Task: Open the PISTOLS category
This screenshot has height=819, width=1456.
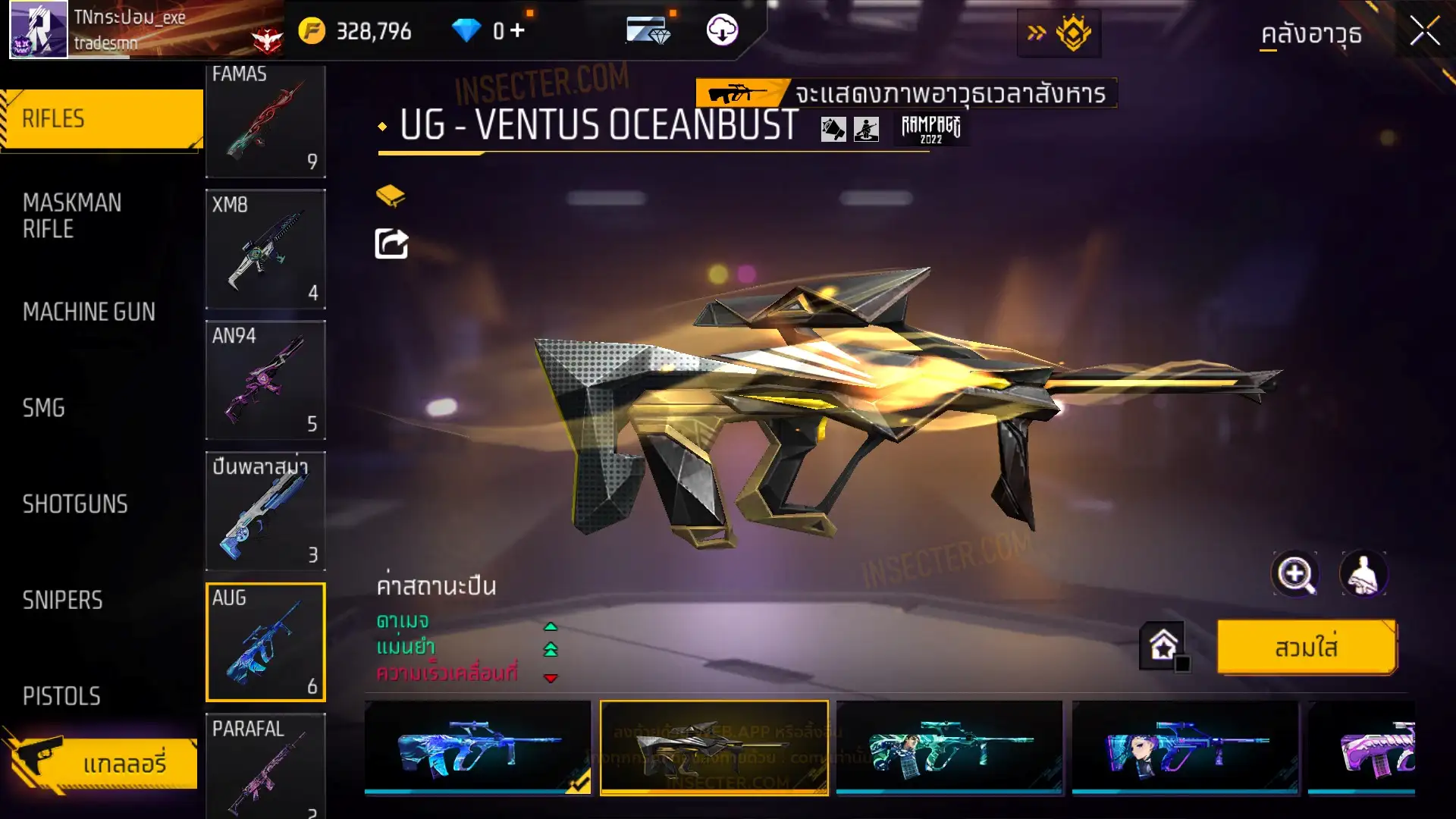Action: [x=61, y=696]
